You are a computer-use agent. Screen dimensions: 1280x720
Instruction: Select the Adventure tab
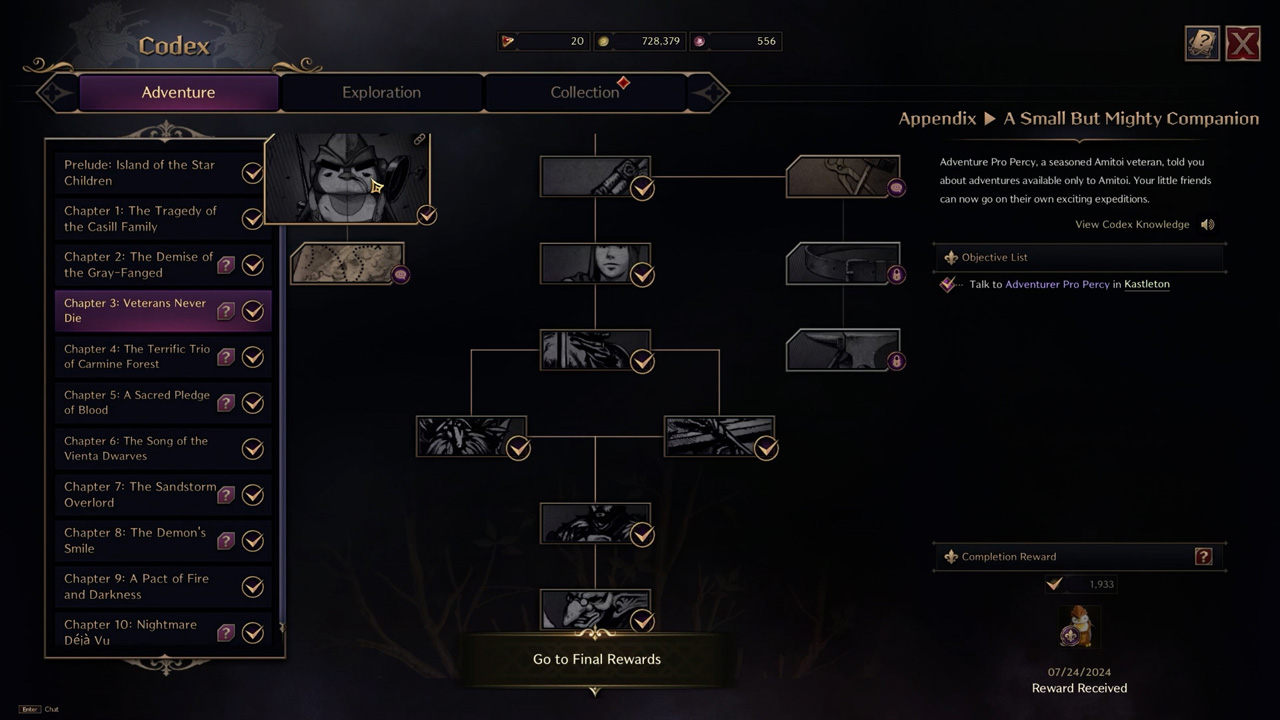coord(178,92)
